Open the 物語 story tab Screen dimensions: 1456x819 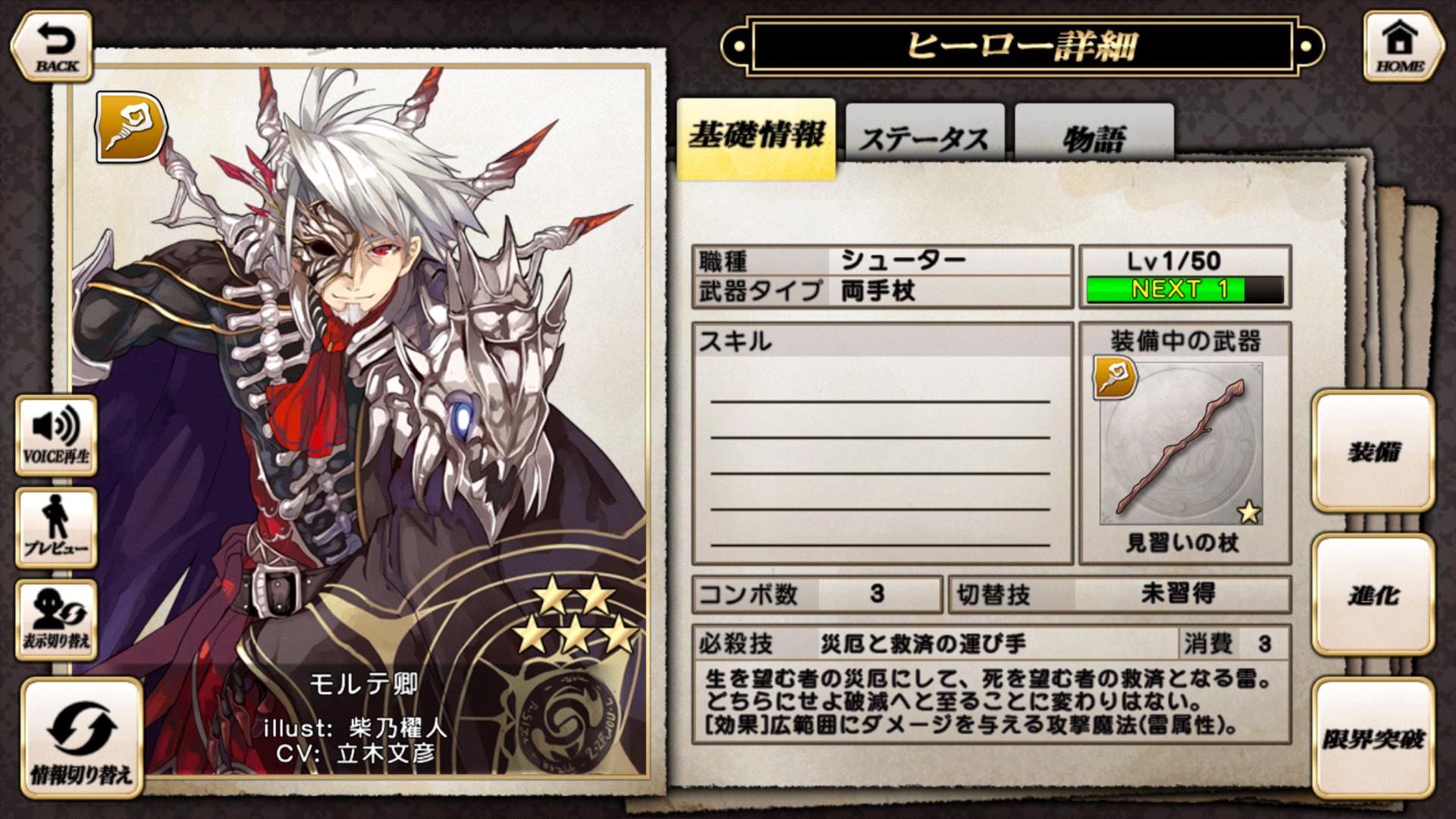(1094, 136)
